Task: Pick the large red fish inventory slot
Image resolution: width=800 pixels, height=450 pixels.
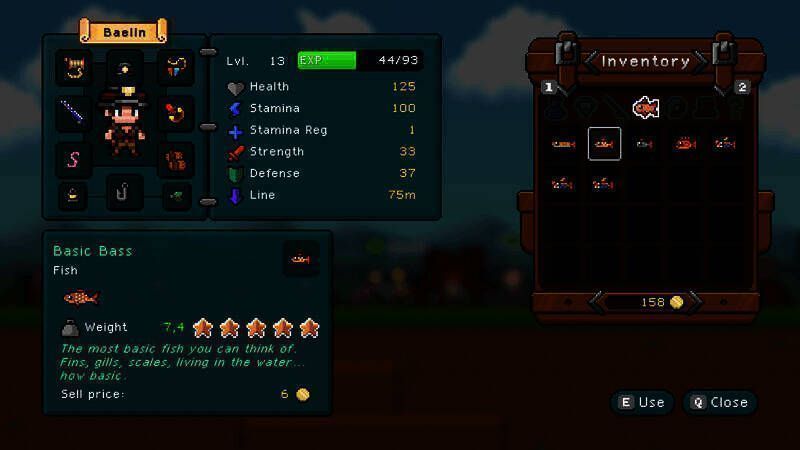Action: (685, 144)
